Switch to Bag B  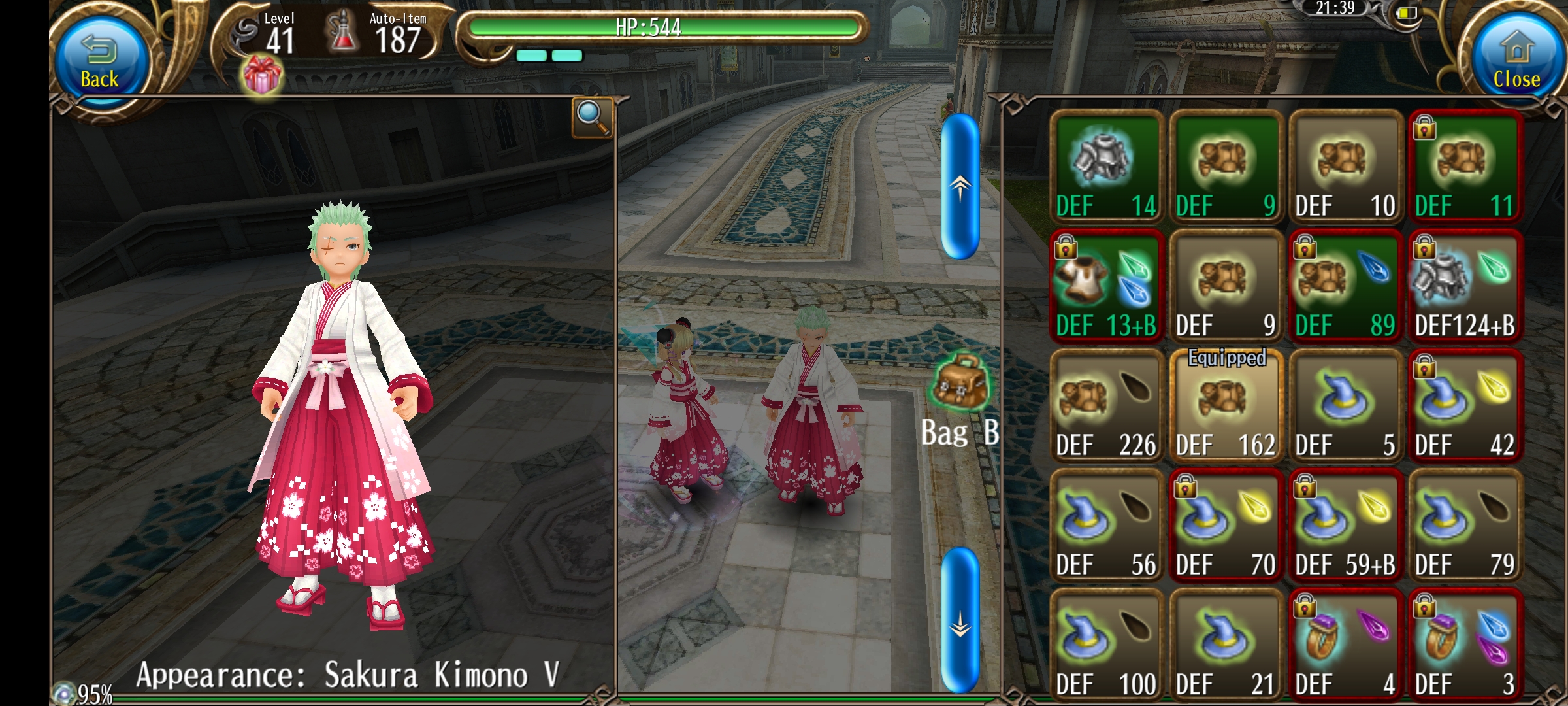960,399
